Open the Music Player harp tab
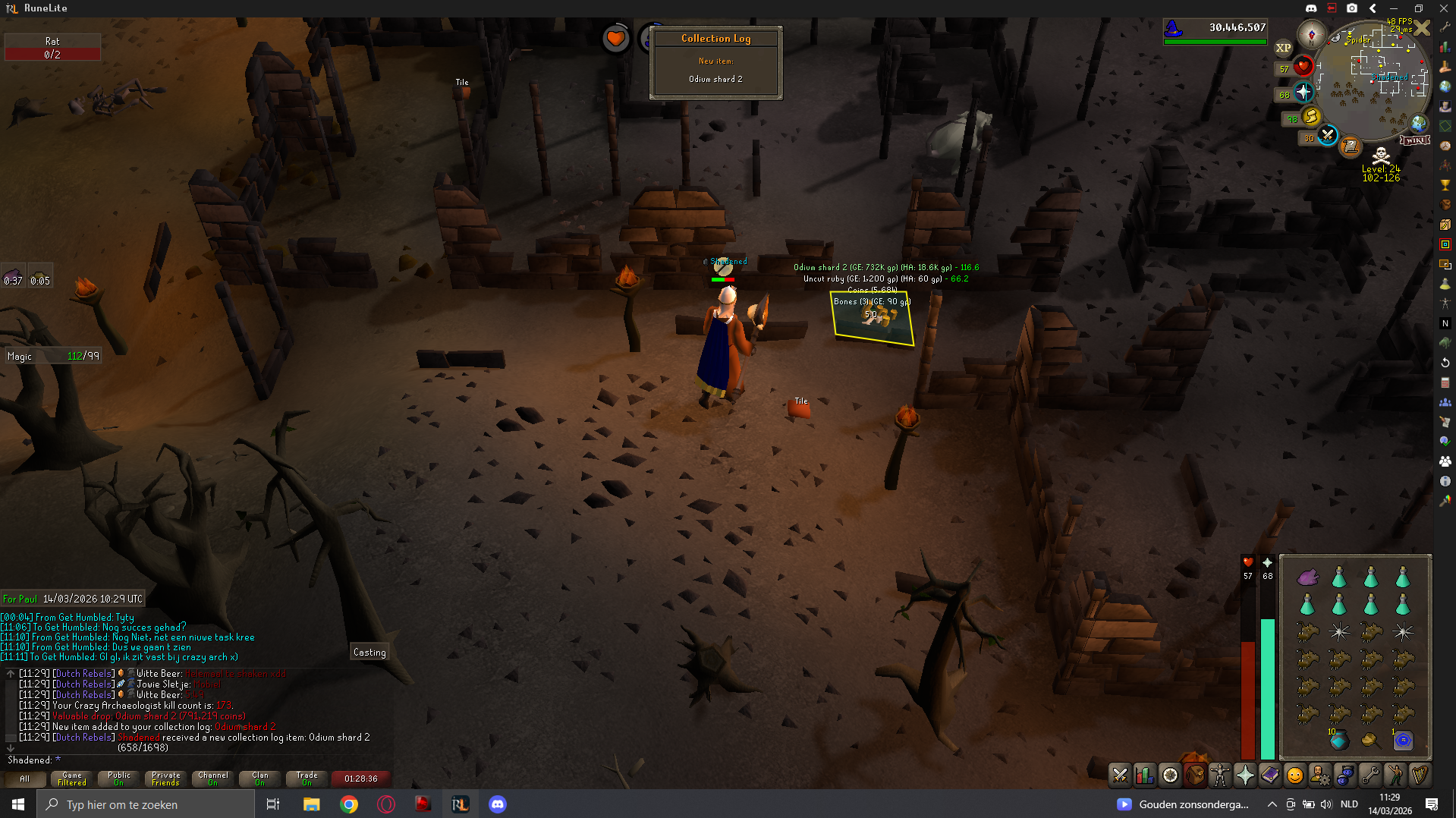 coord(1420,775)
